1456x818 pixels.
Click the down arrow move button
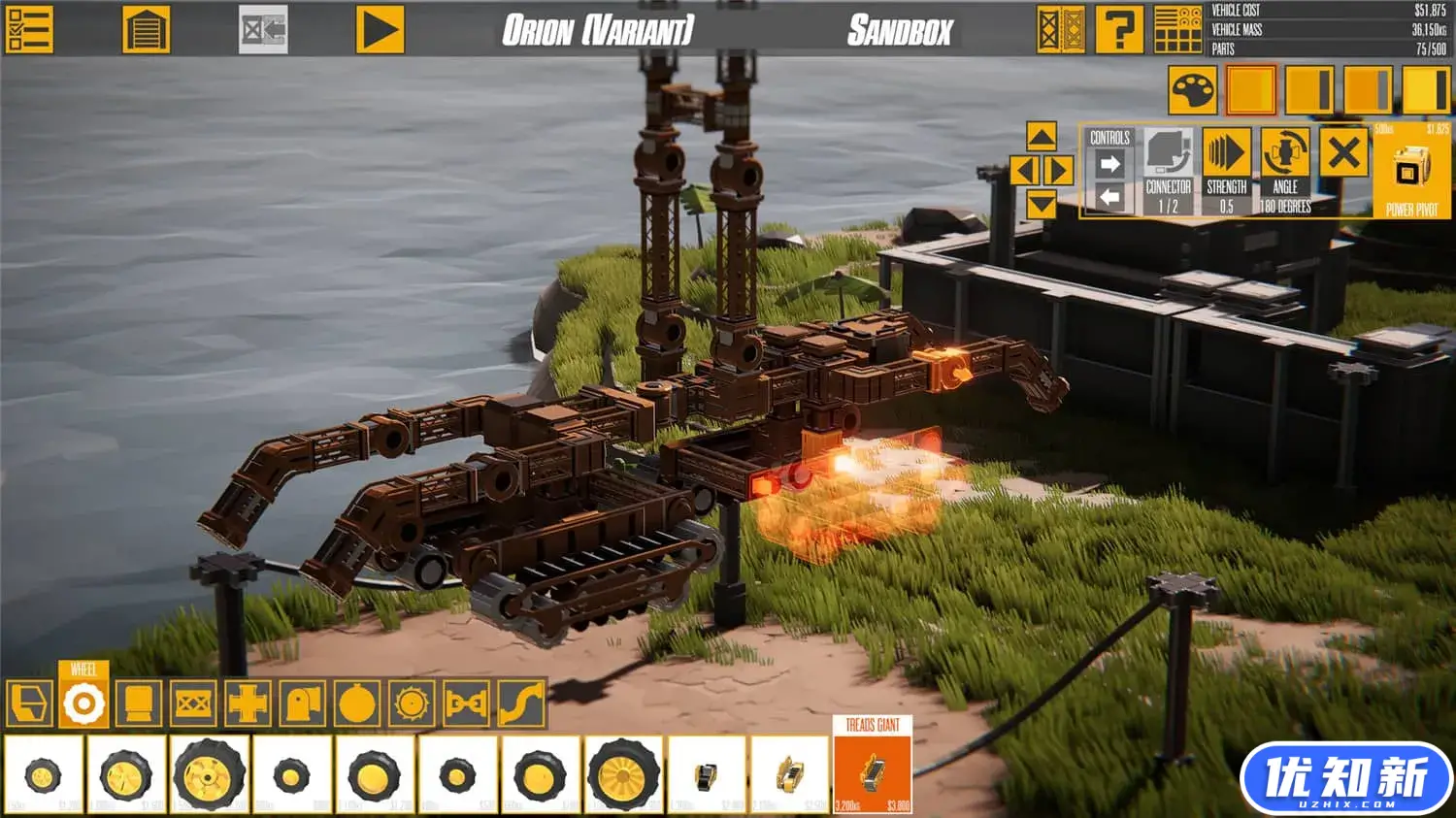coord(1042,203)
